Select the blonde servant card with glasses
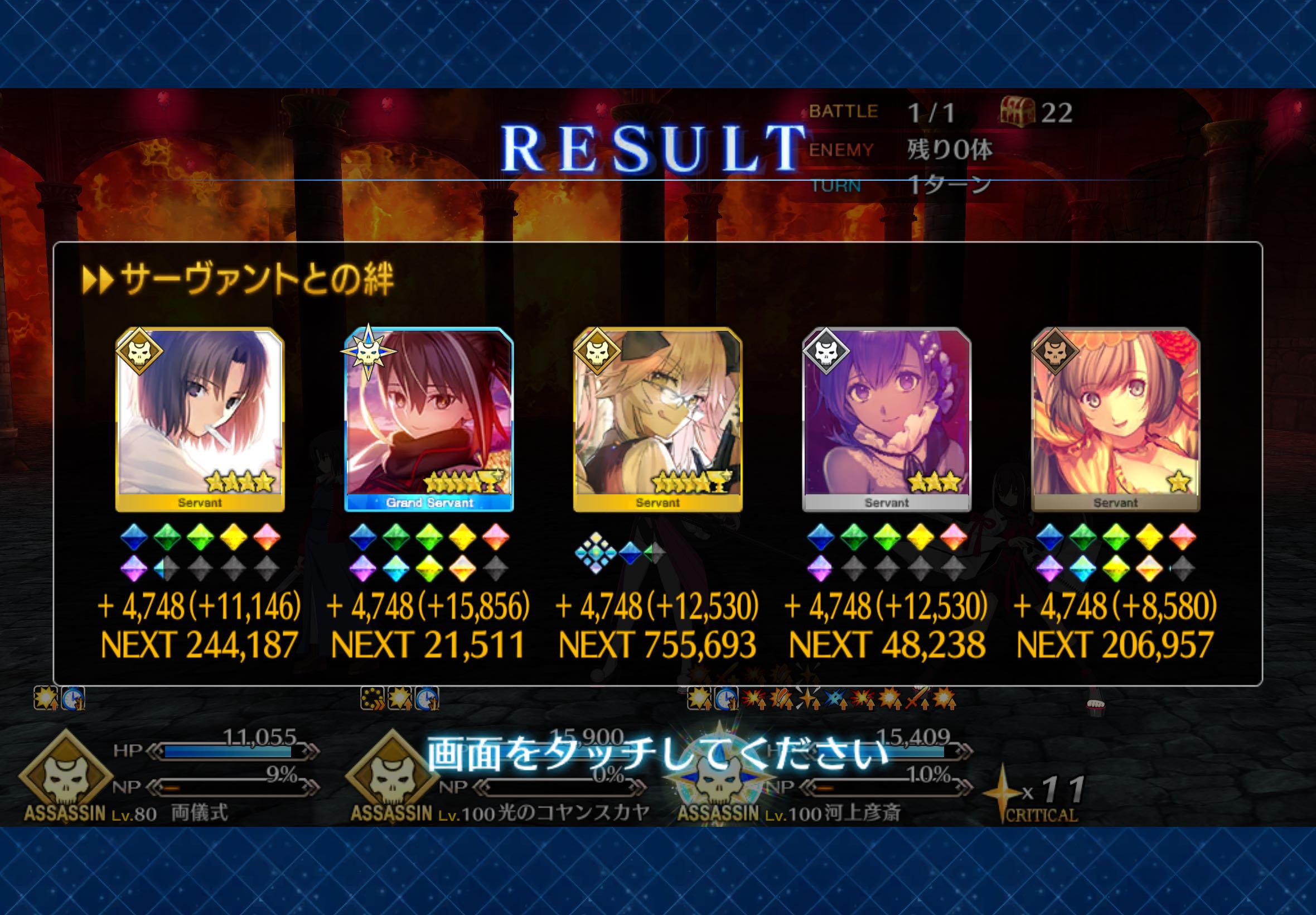 click(x=657, y=418)
